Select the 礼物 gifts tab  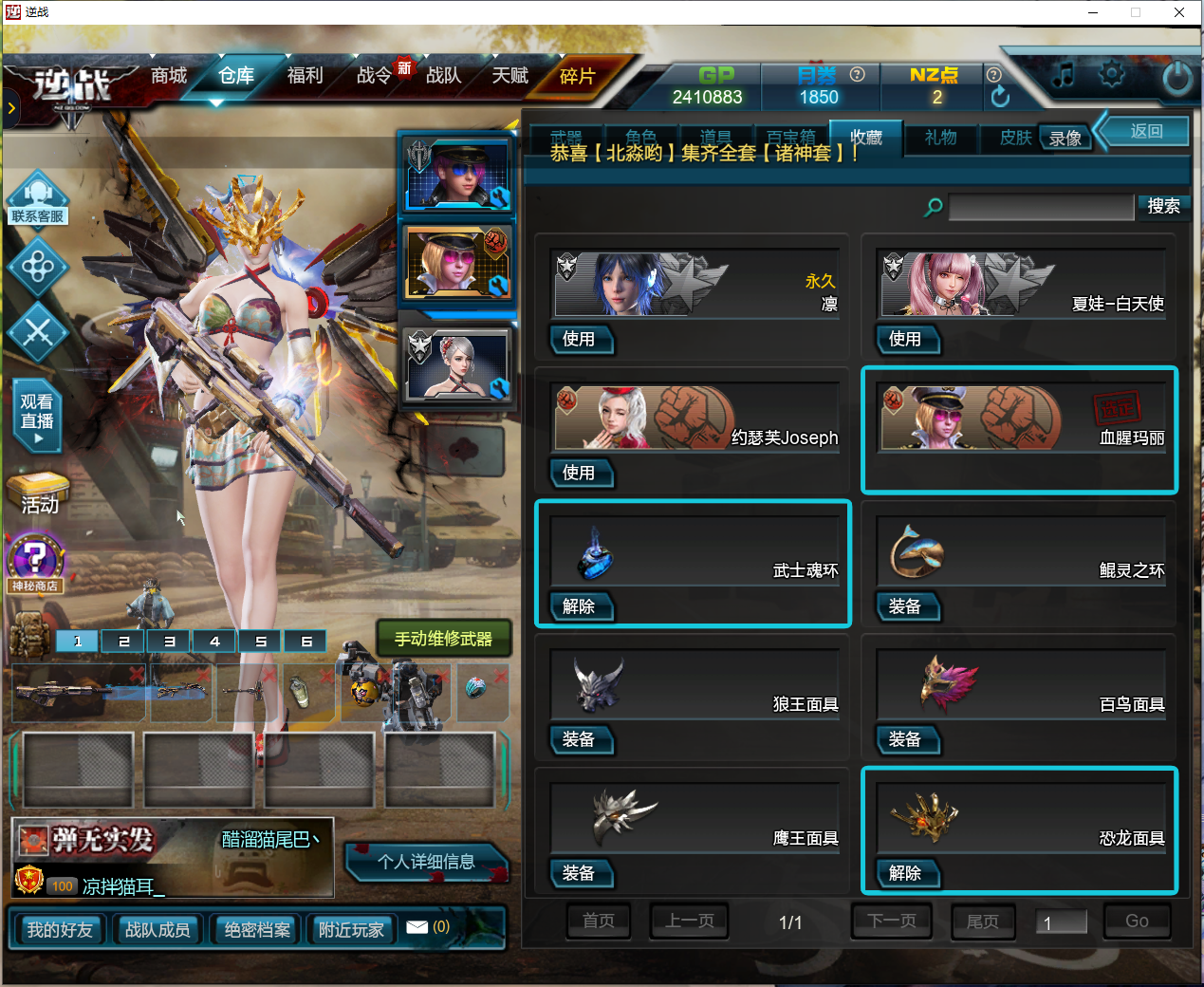click(940, 138)
